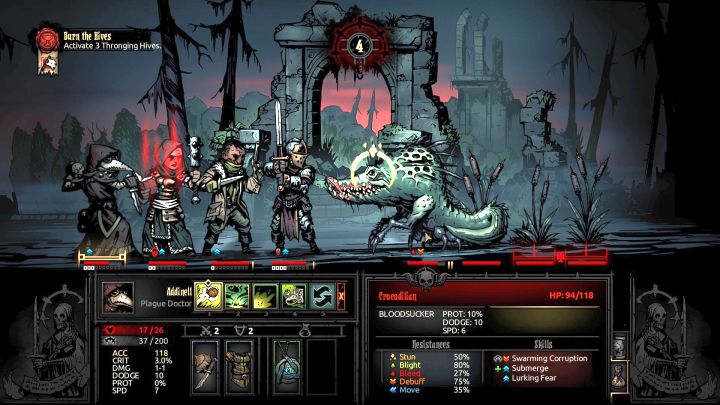This screenshot has height=405, width=720.
Task: Choose the swap position arrows skill
Action: [322, 296]
